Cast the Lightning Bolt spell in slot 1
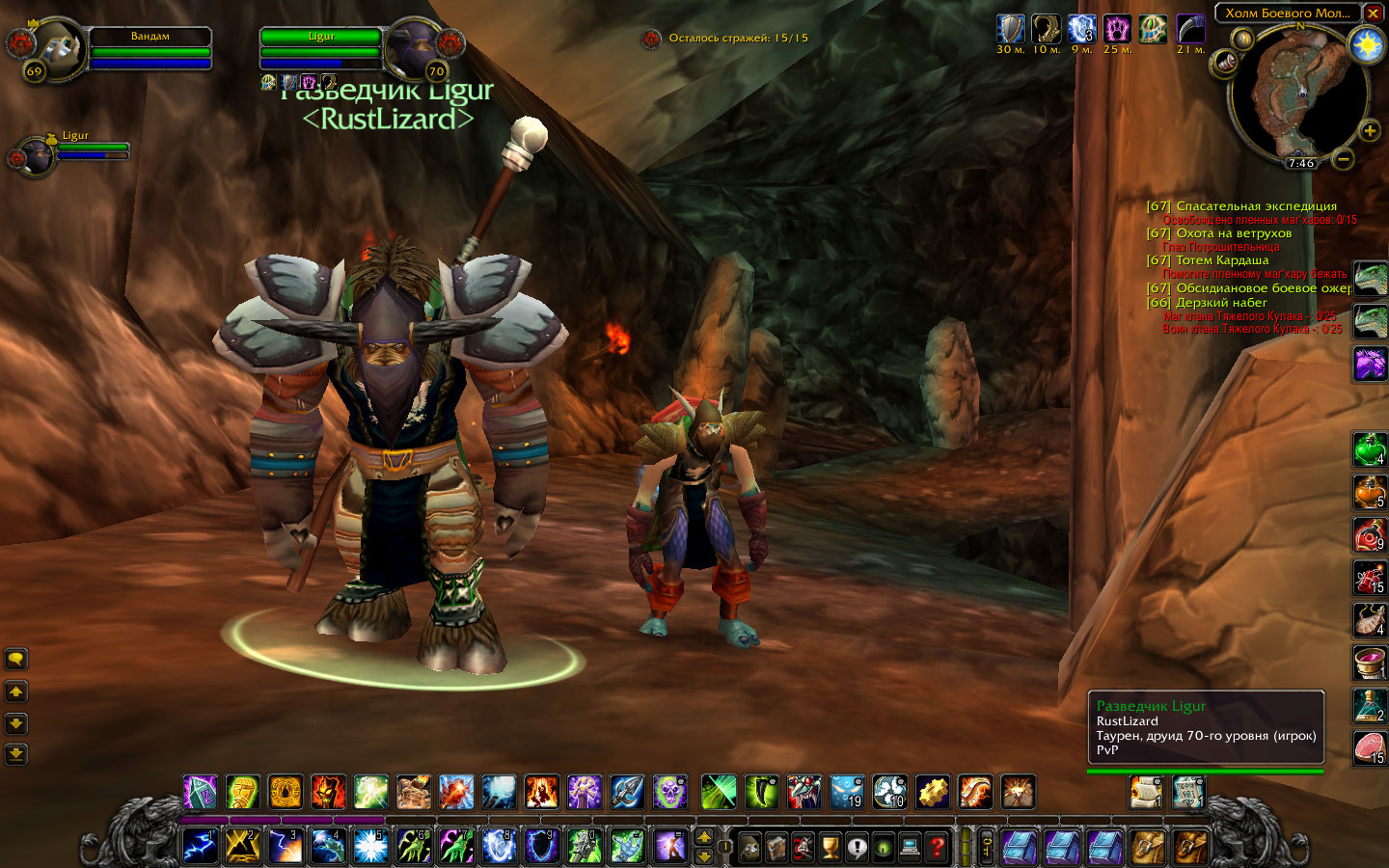Viewport: 1389px width, 868px height. pos(201,846)
